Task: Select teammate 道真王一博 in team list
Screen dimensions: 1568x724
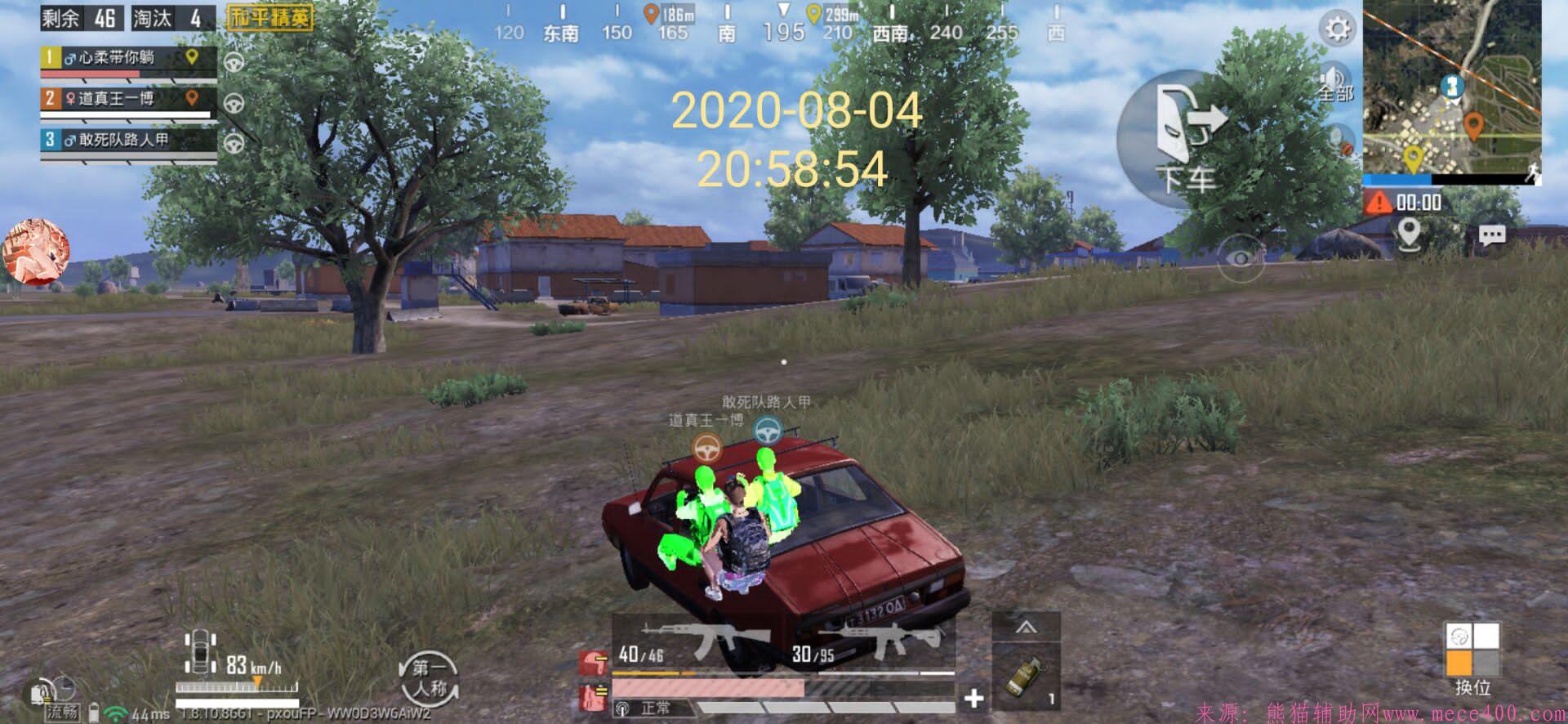Action: coord(128,100)
